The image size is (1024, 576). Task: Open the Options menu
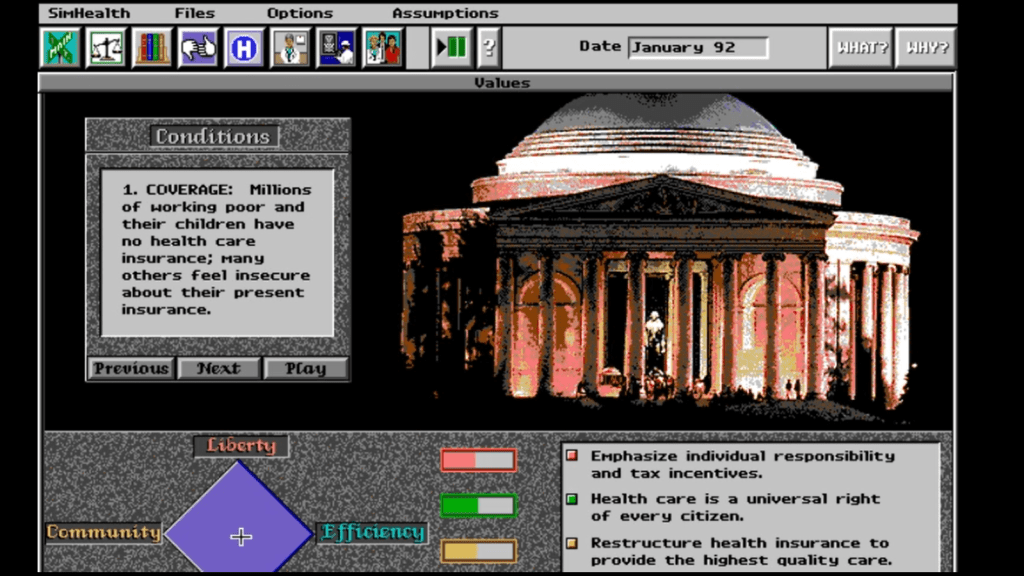click(x=300, y=13)
